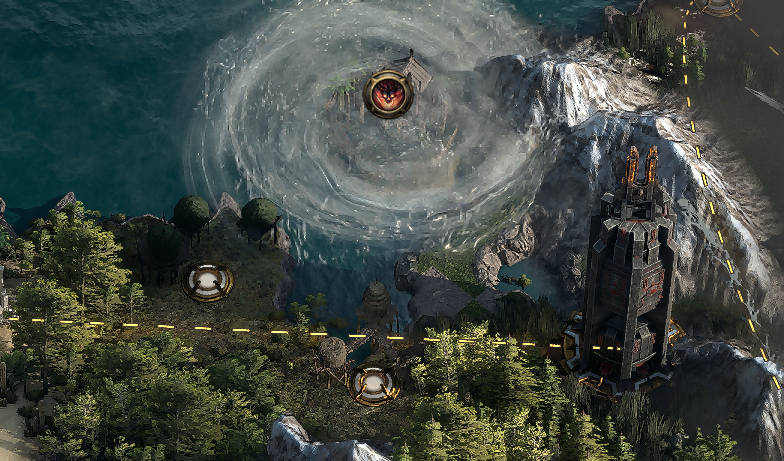Choose the white map node beside the round trees

[x=207, y=281]
